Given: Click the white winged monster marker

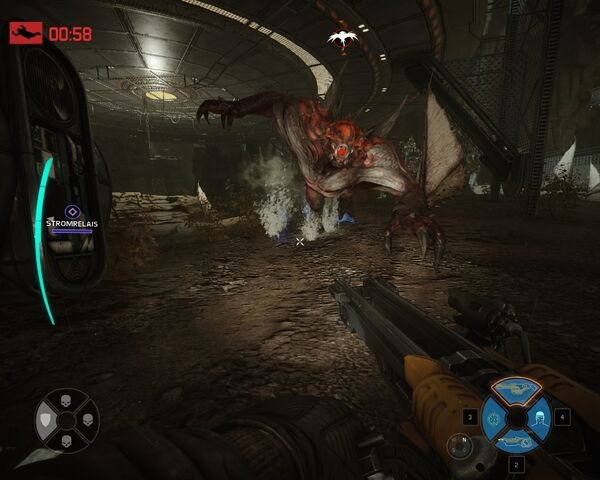Looking at the screenshot, I should (342, 39).
